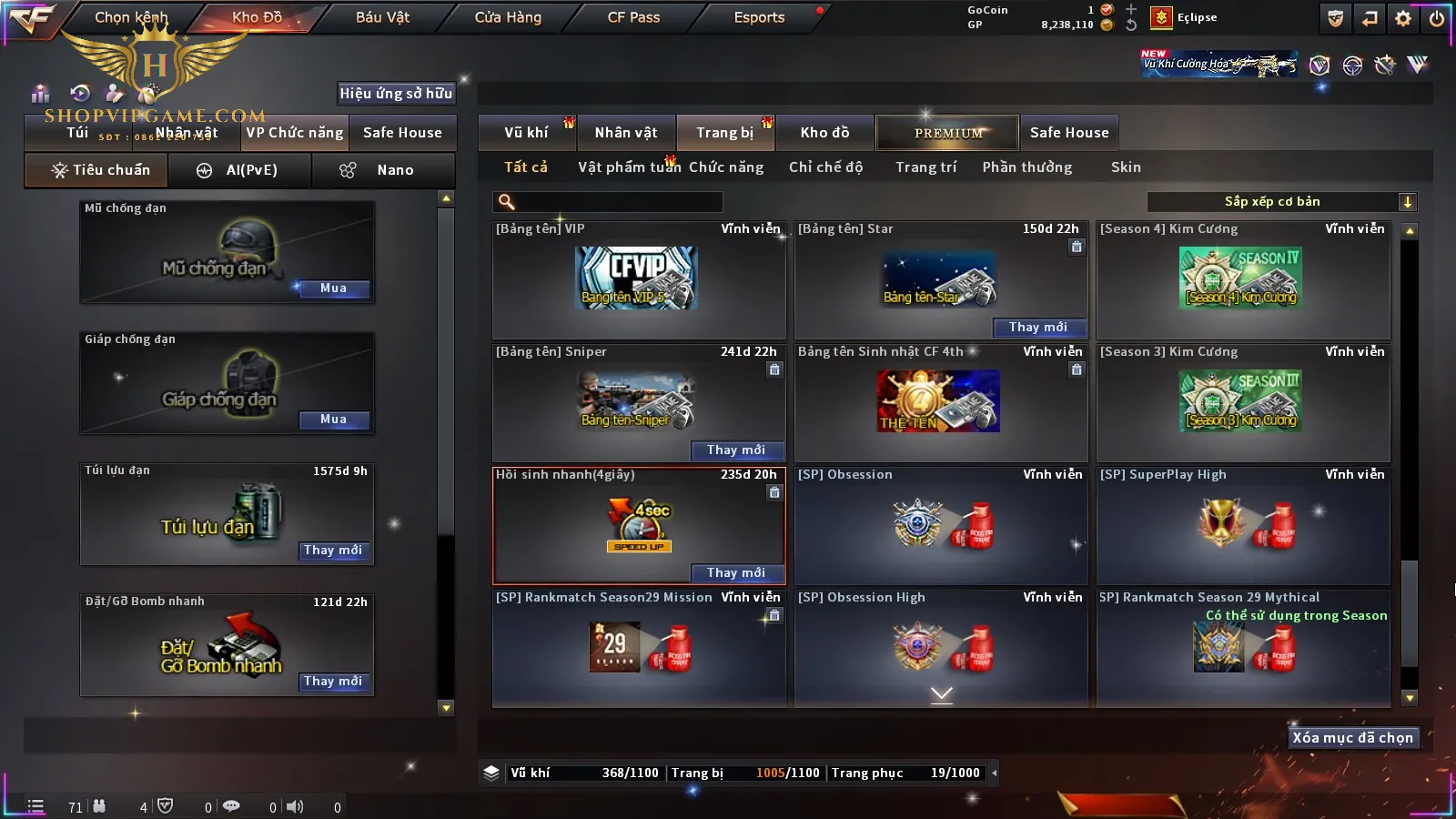The width and height of the screenshot is (1456, 819).
Task: Renew the Bảng tên Star nameplate
Action: (1037, 328)
